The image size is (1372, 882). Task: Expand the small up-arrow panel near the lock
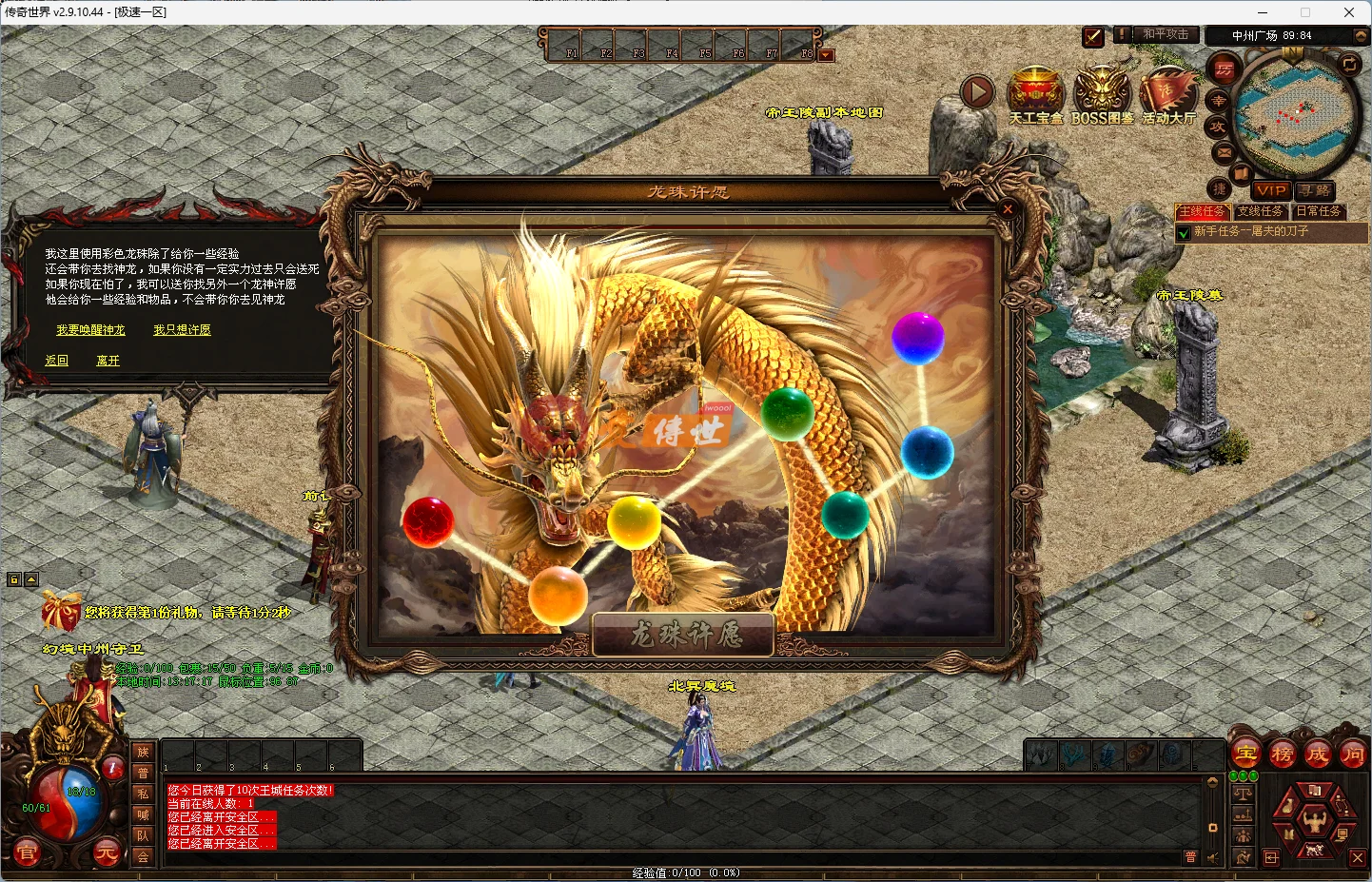(x=31, y=578)
